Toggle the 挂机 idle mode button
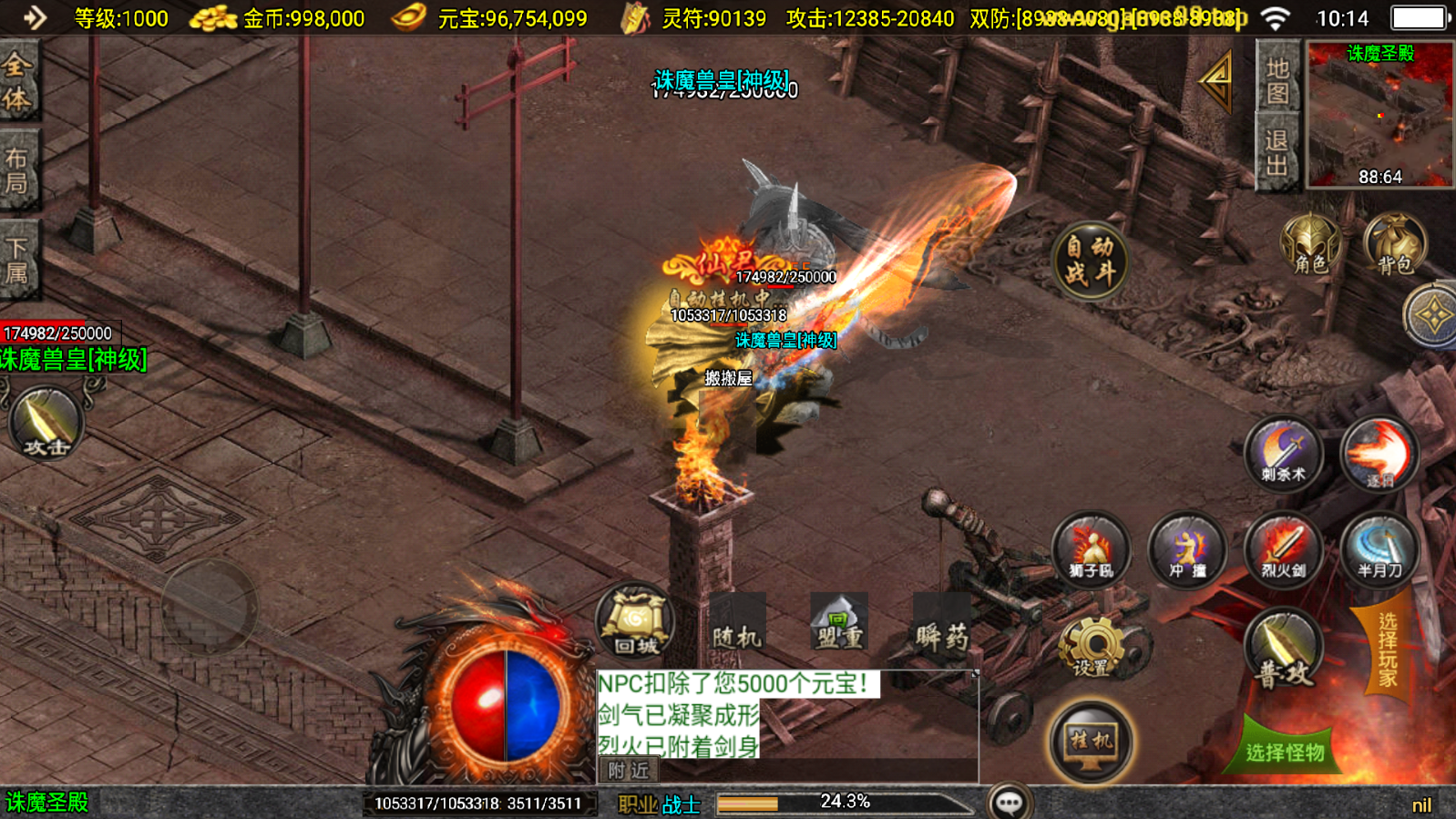 point(1091,742)
